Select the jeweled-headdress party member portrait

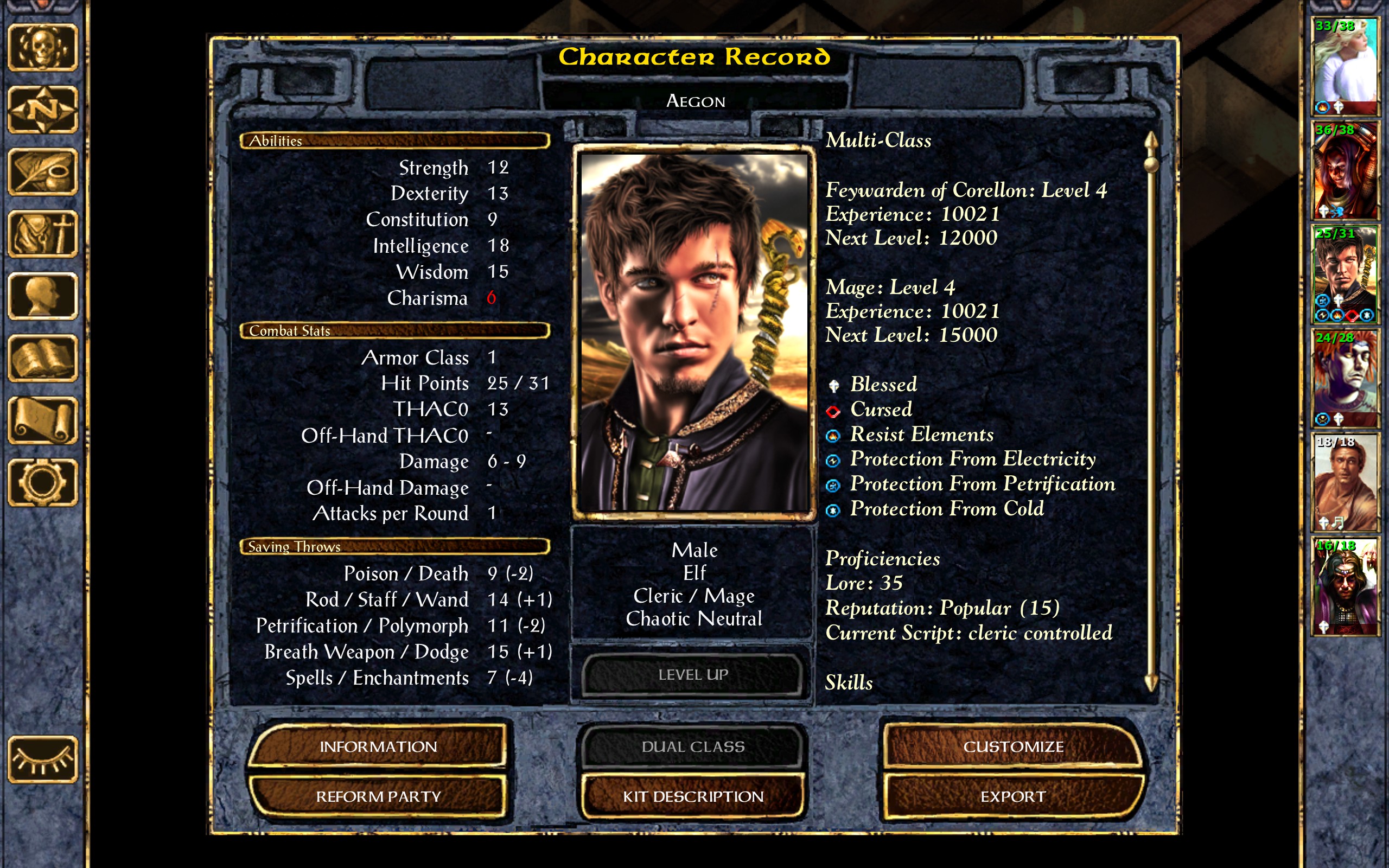tap(1345, 585)
